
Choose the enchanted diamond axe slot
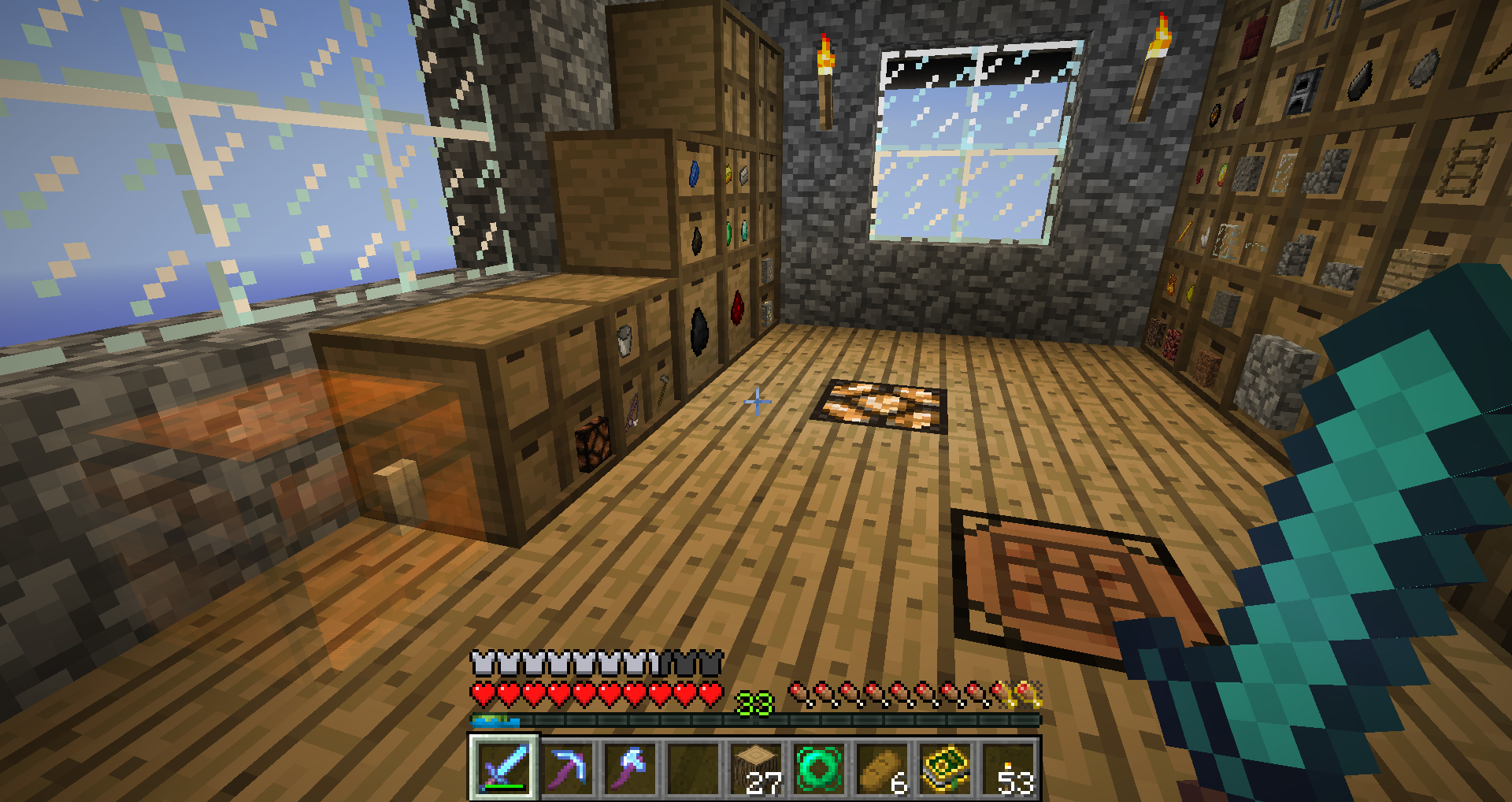click(x=630, y=768)
